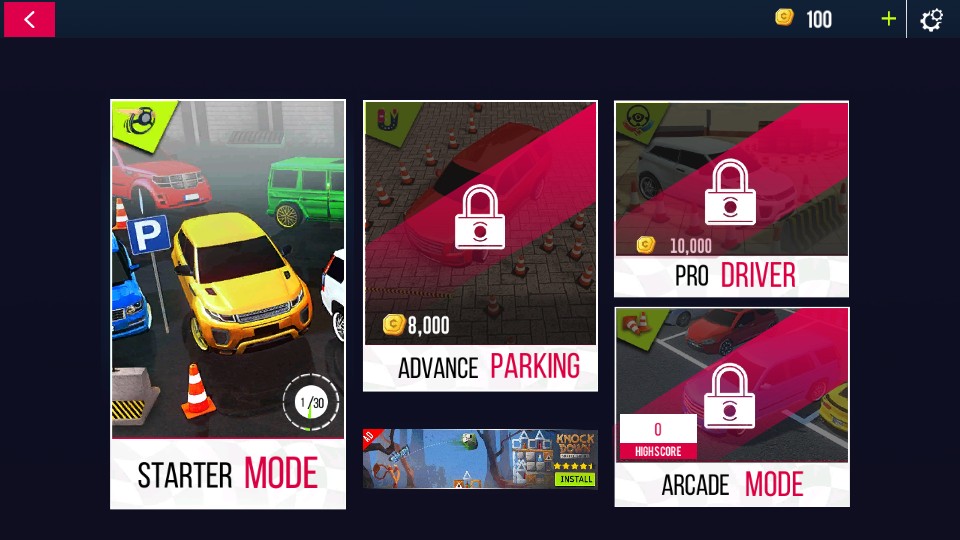Select the locked Pro Driver mode
This screenshot has height=540, width=960.
click(x=731, y=198)
